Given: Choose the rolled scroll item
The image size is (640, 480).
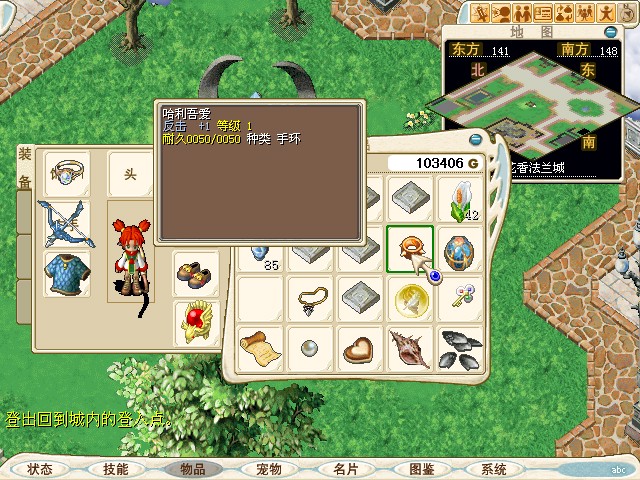Looking at the screenshot, I should [258, 347].
